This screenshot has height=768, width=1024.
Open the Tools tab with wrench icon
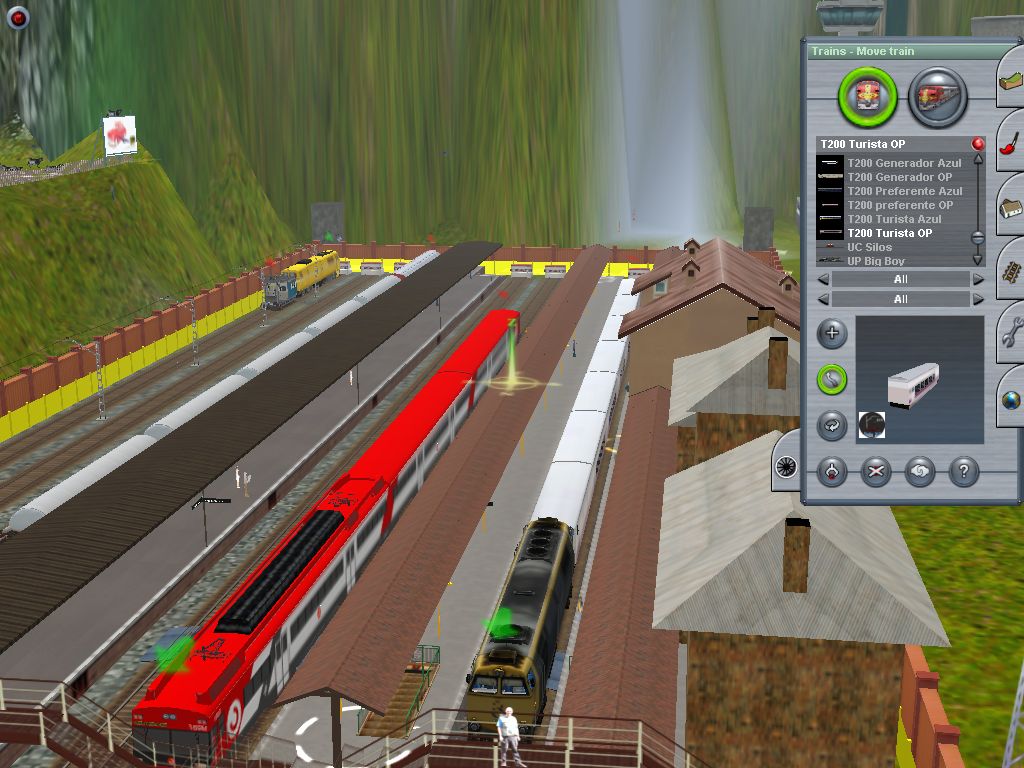coord(1010,334)
